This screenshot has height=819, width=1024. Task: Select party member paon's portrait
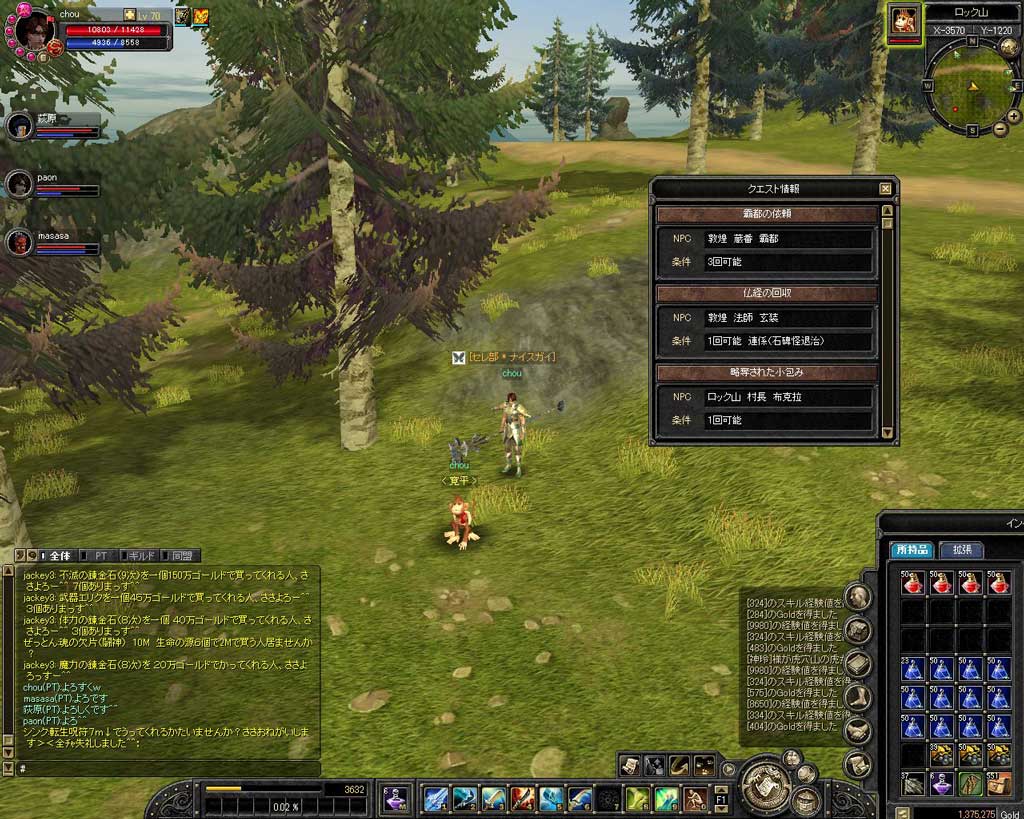[x=19, y=185]
